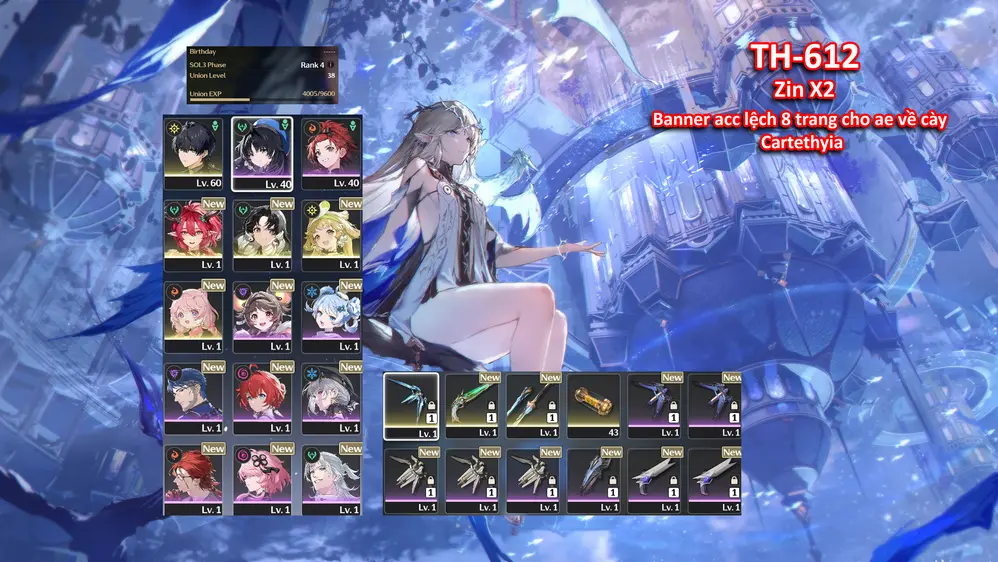998x562 pixels.
Task: Select the dark blue blade weapon slot
Action: click(x=594, y=480)
